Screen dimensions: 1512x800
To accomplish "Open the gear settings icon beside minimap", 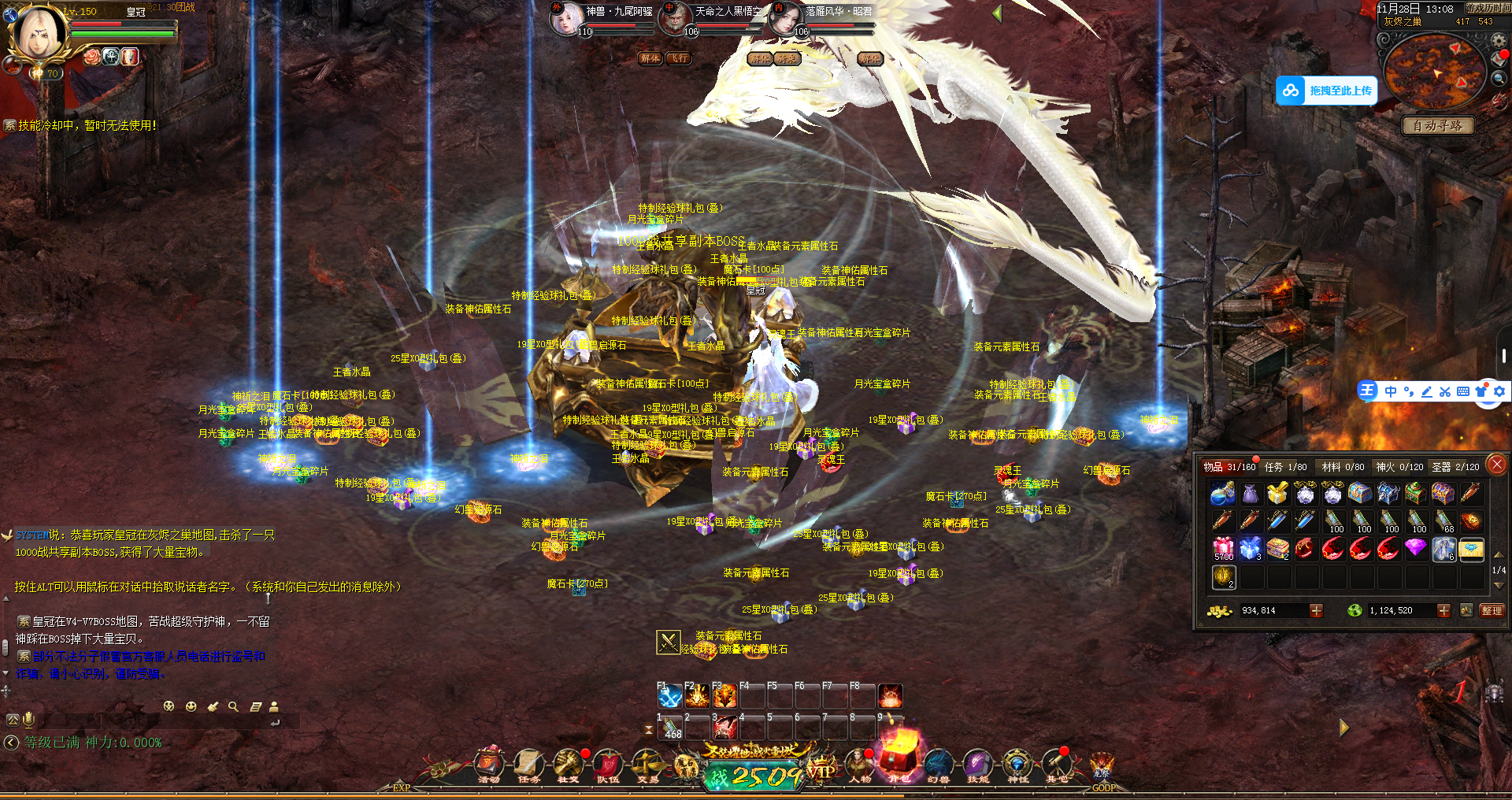I will [x=1498, y=41].
